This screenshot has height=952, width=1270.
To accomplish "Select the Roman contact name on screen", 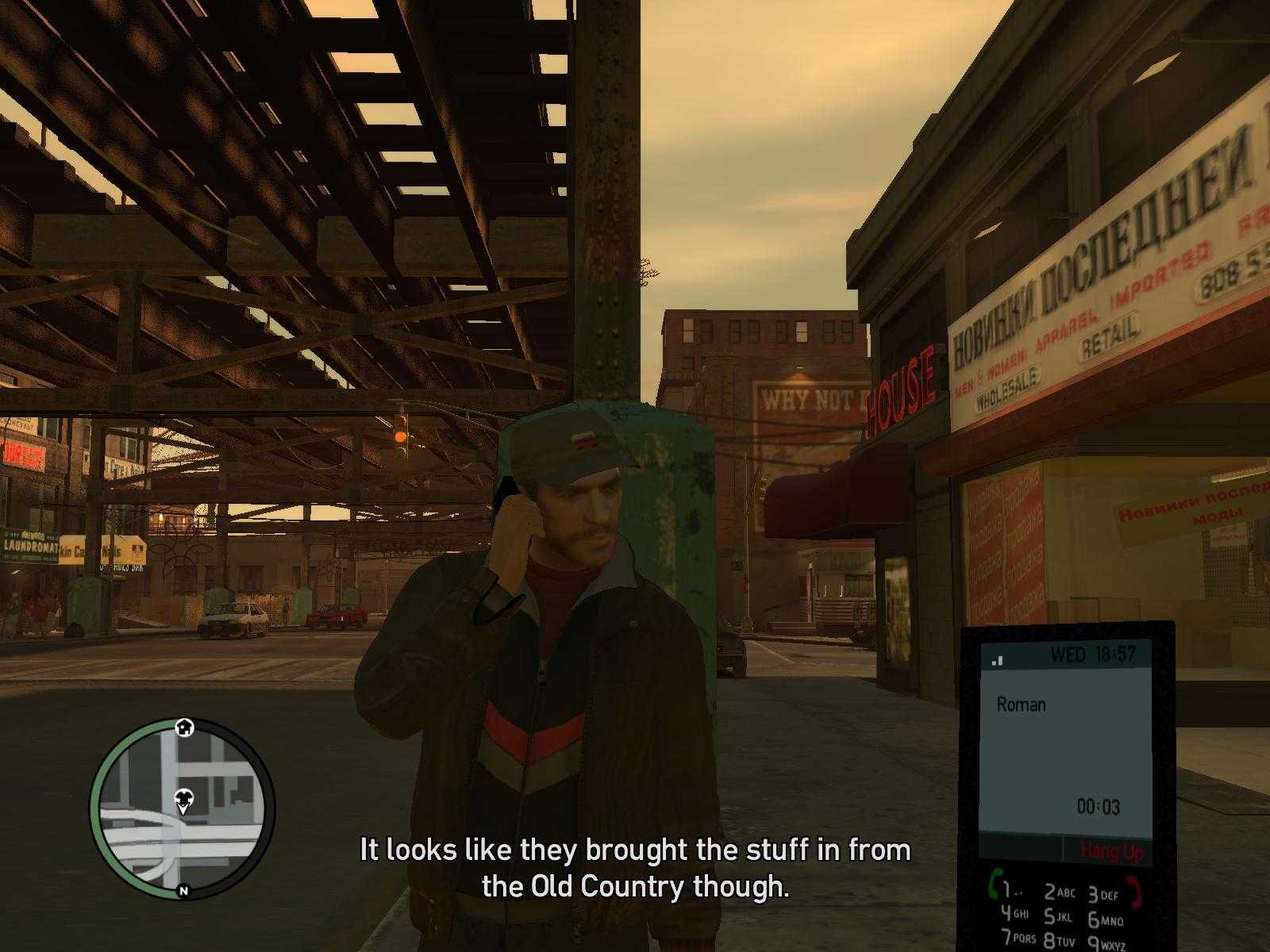I will [1022, 704].
